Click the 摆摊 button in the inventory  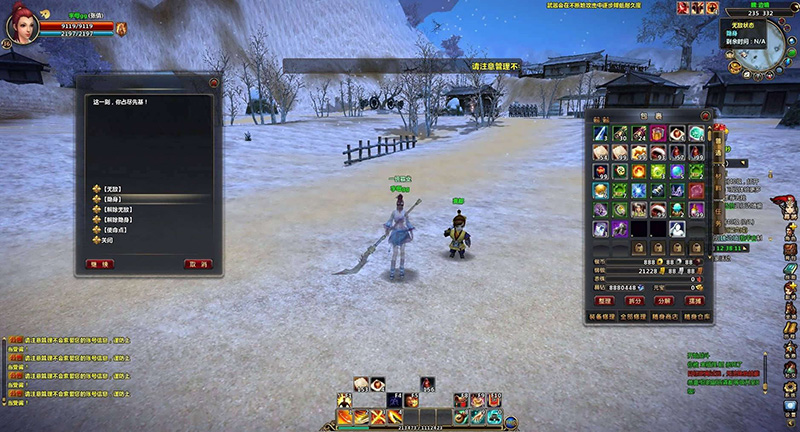point(694,300)
